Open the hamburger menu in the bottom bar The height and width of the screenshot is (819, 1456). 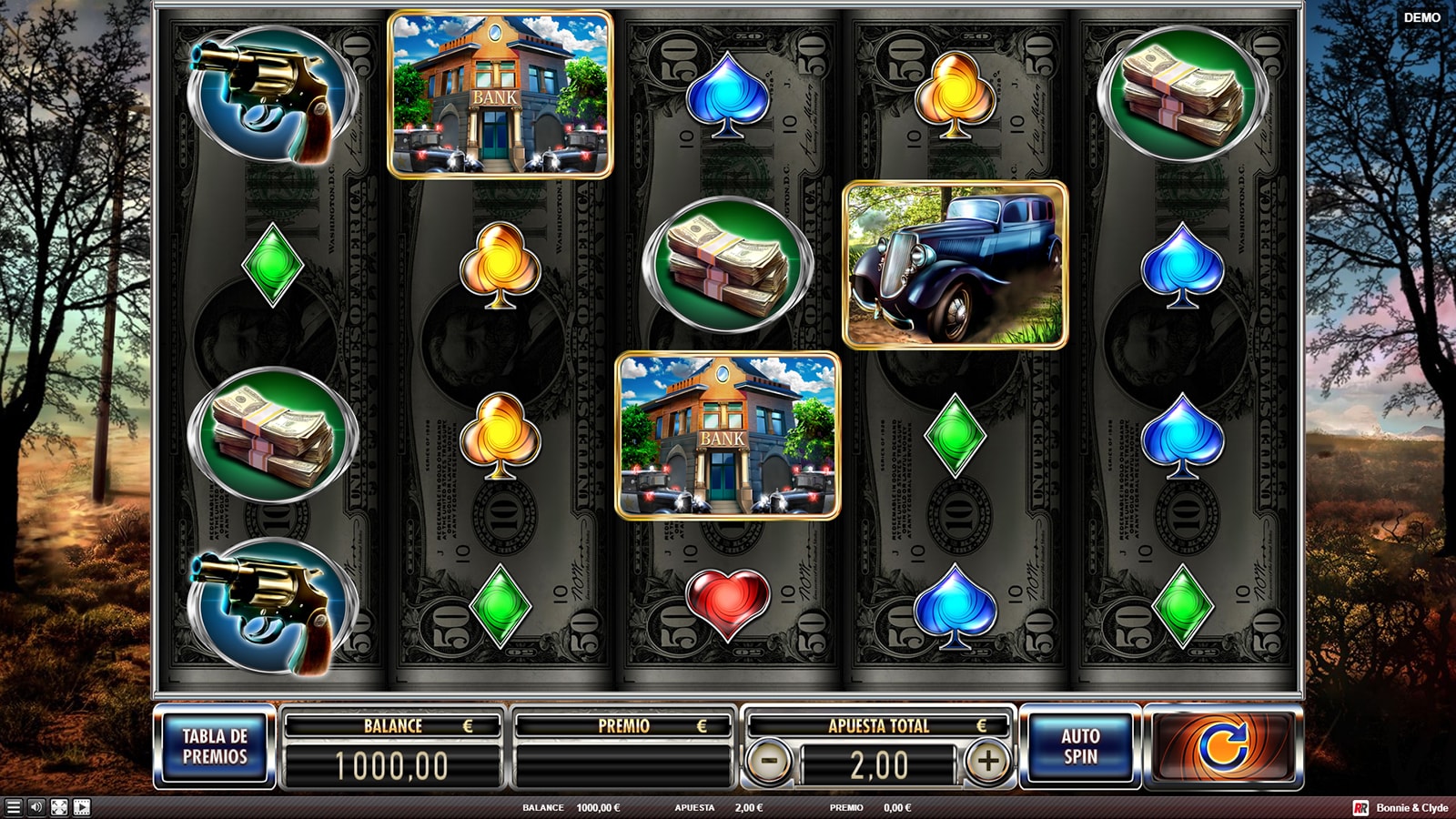point(13,807)
